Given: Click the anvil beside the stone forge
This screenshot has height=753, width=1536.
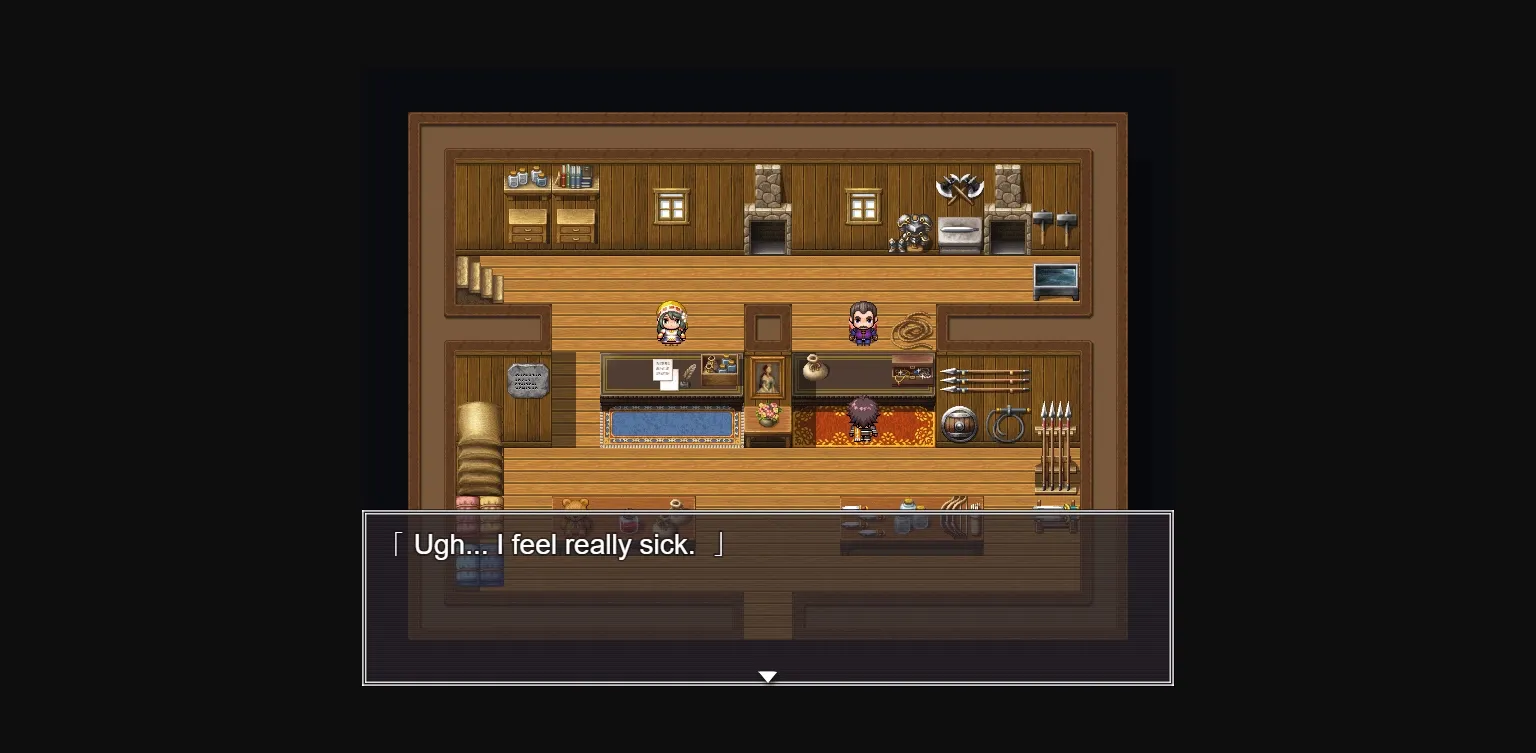Looking at the screenshot, I should click(x=958, y=232).
